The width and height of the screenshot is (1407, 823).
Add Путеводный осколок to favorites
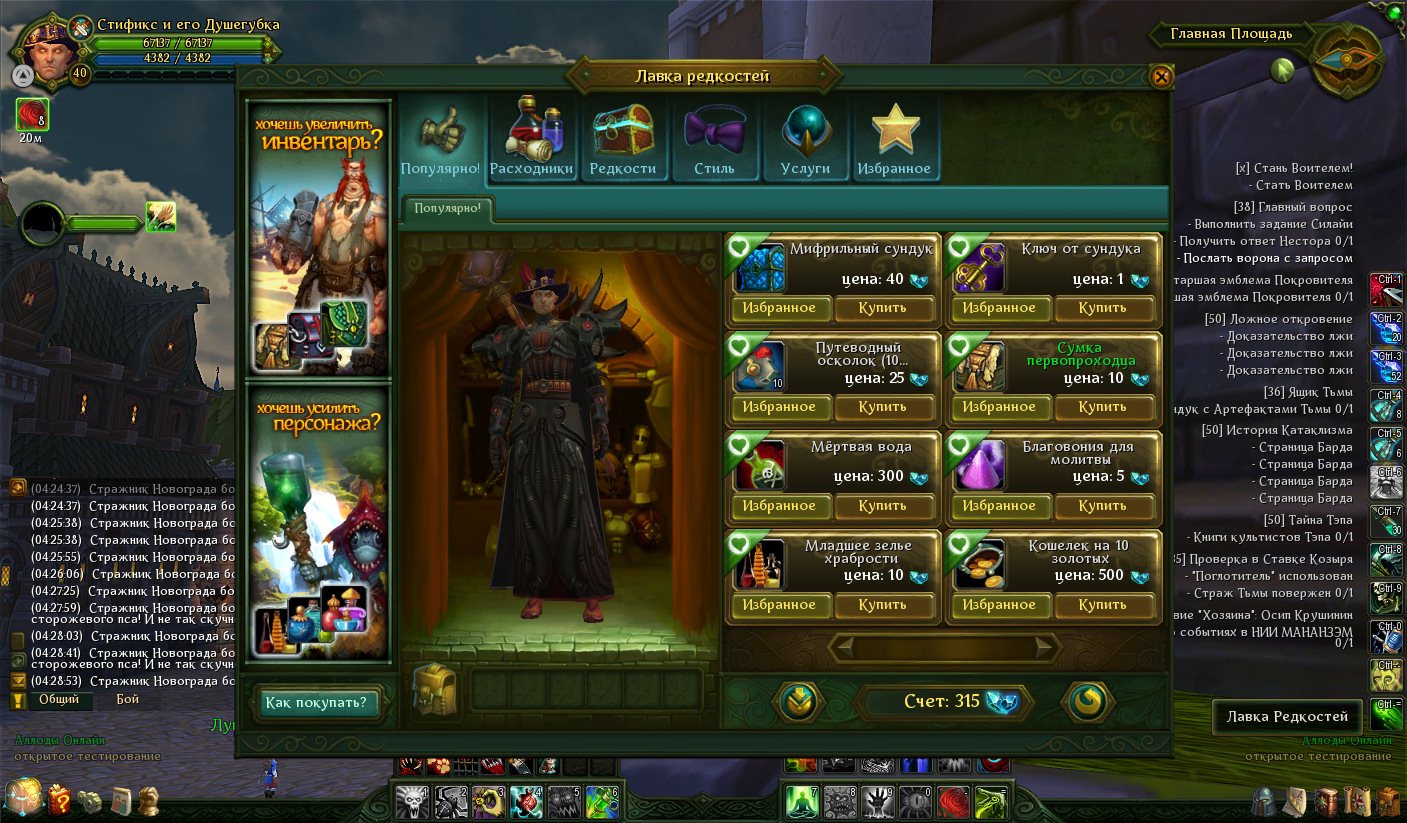pos(778,407)
